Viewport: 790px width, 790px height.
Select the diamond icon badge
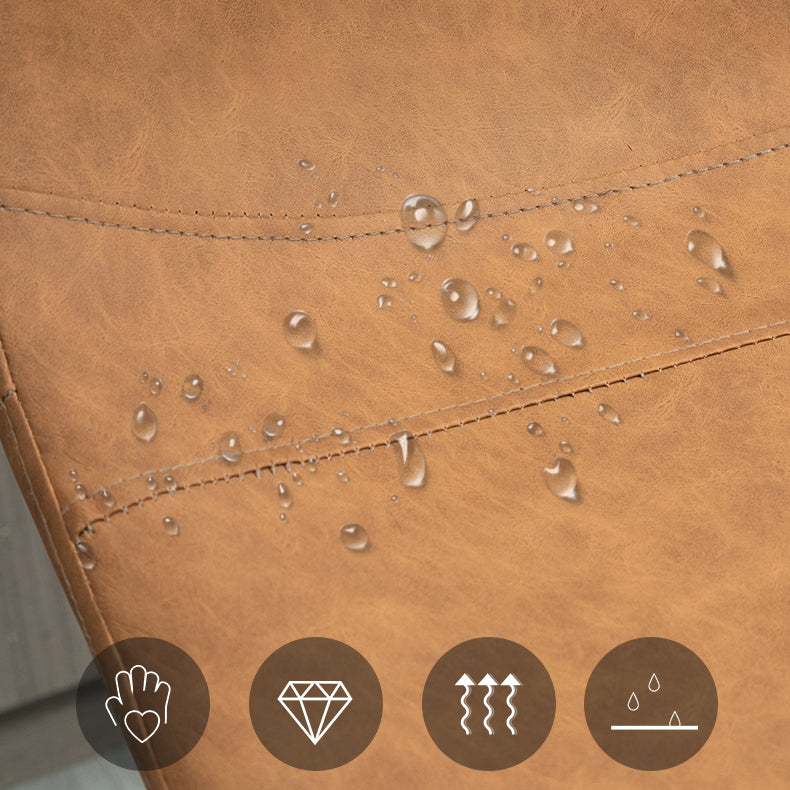pos(315,704)
